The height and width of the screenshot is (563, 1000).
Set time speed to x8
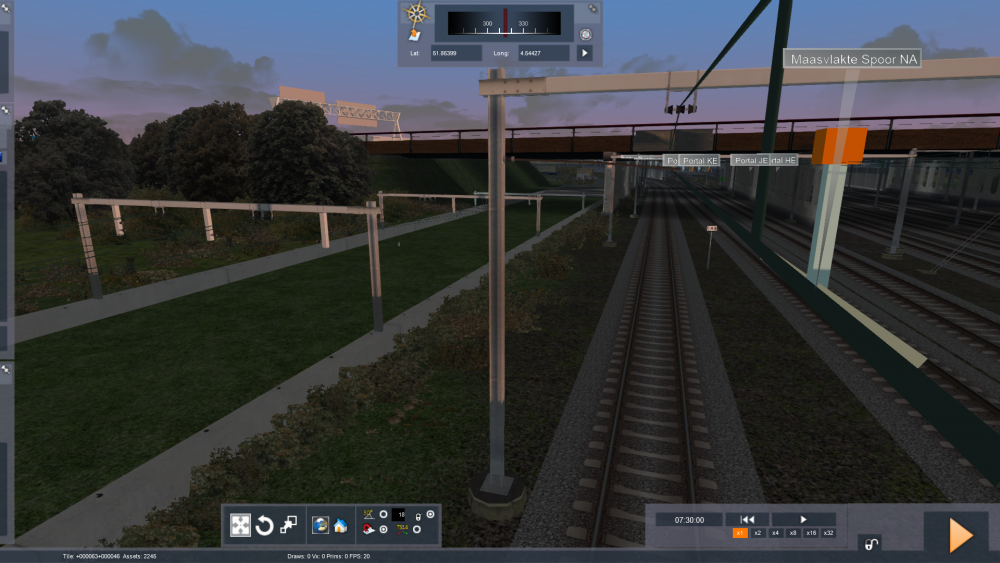coord(793,533)
